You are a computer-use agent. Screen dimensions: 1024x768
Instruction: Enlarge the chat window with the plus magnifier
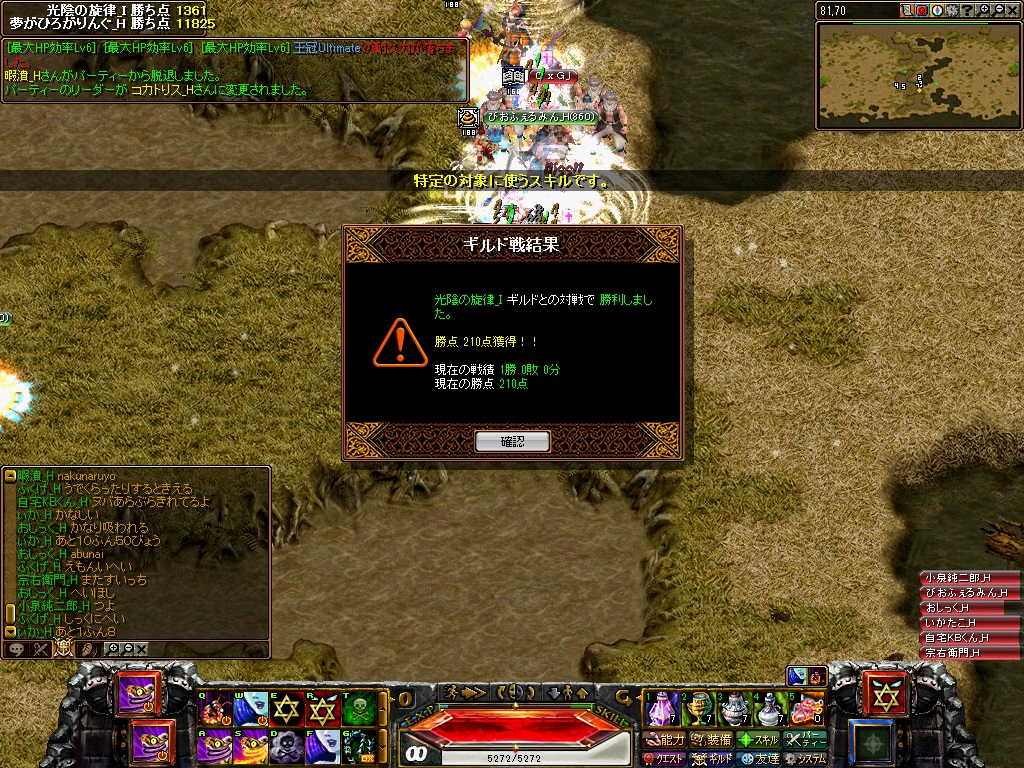(113, 649)
